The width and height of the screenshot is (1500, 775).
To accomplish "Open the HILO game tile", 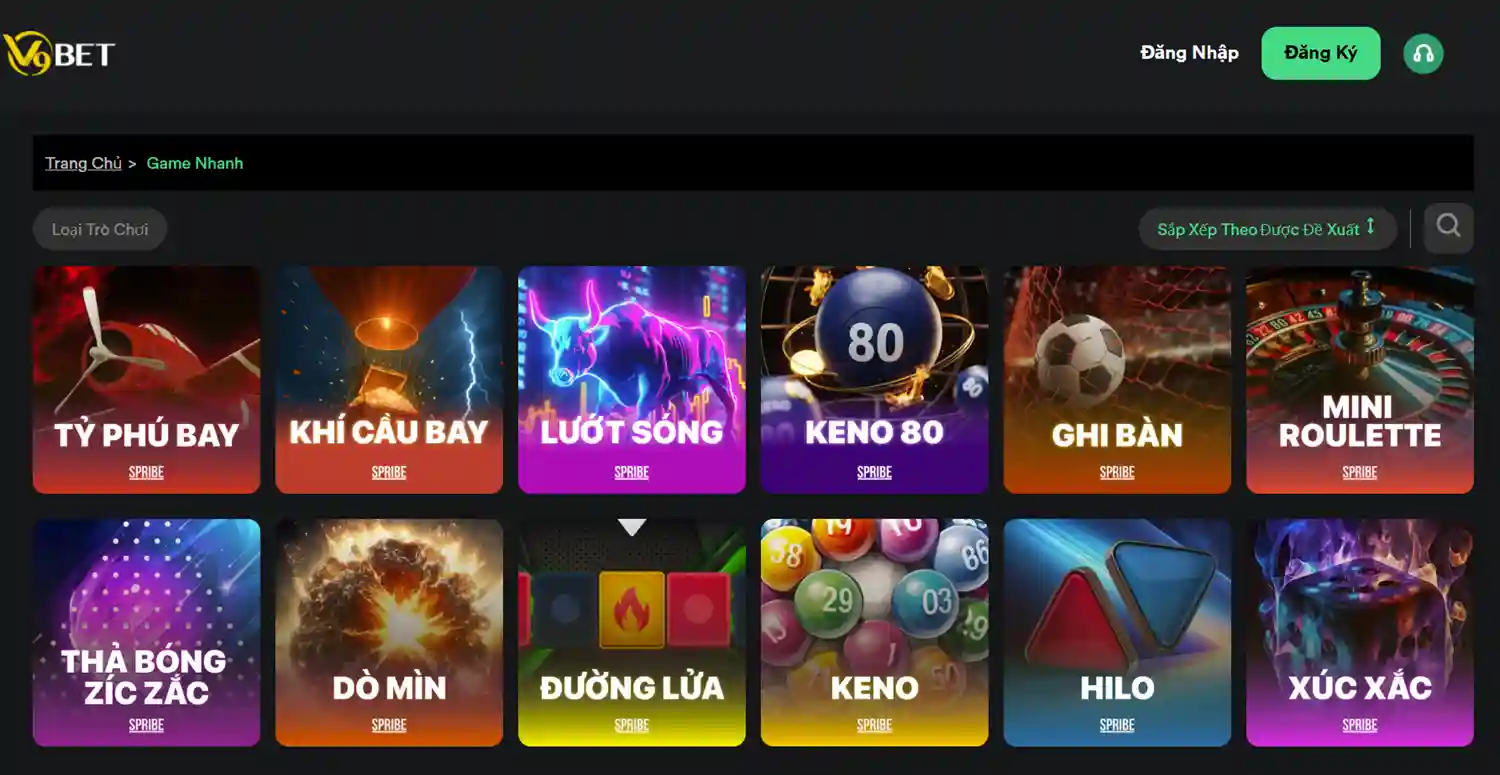I will click(x=1117, y=632).
